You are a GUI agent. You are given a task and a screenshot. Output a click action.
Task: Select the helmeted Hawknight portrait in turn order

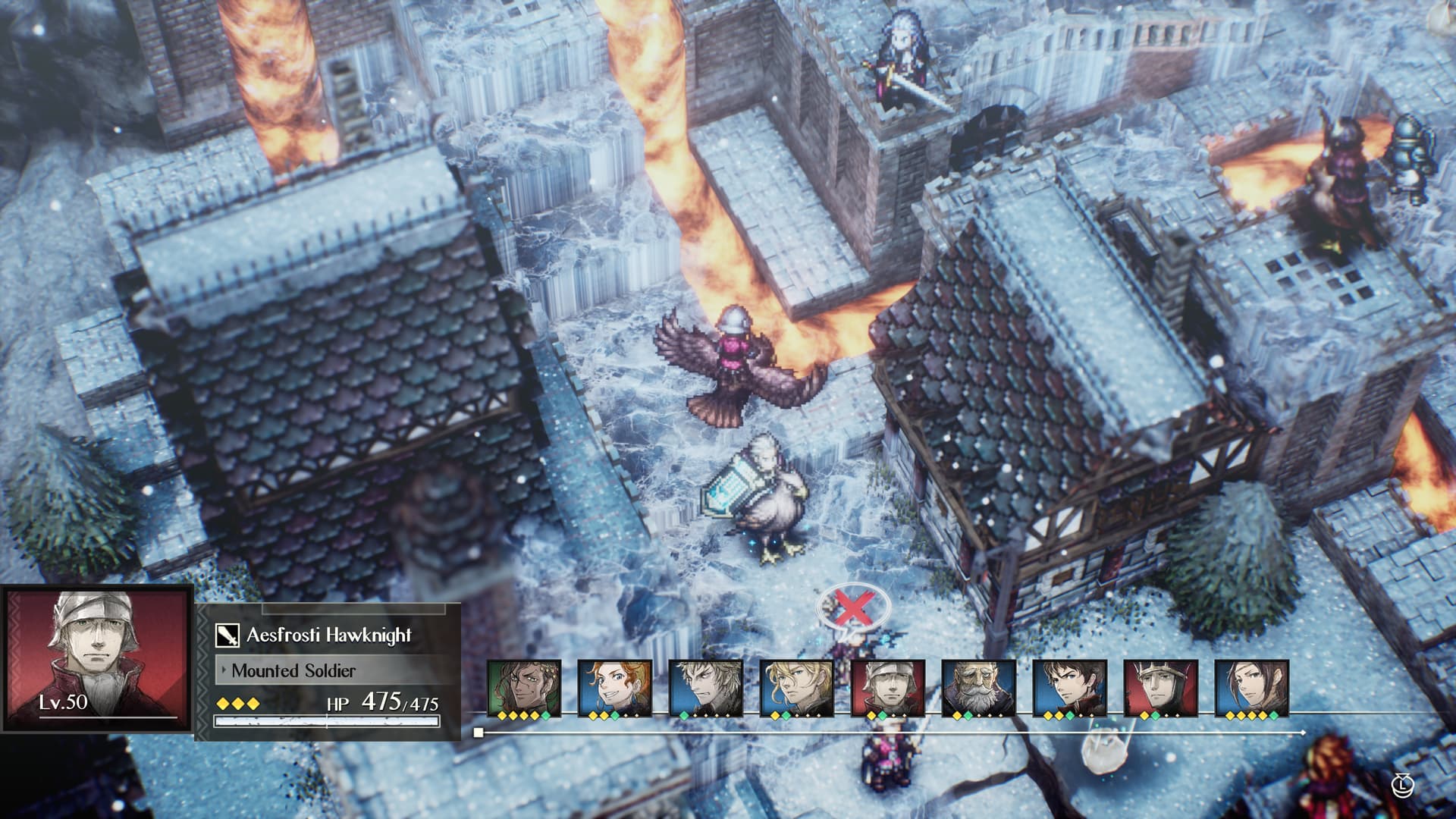887,687
